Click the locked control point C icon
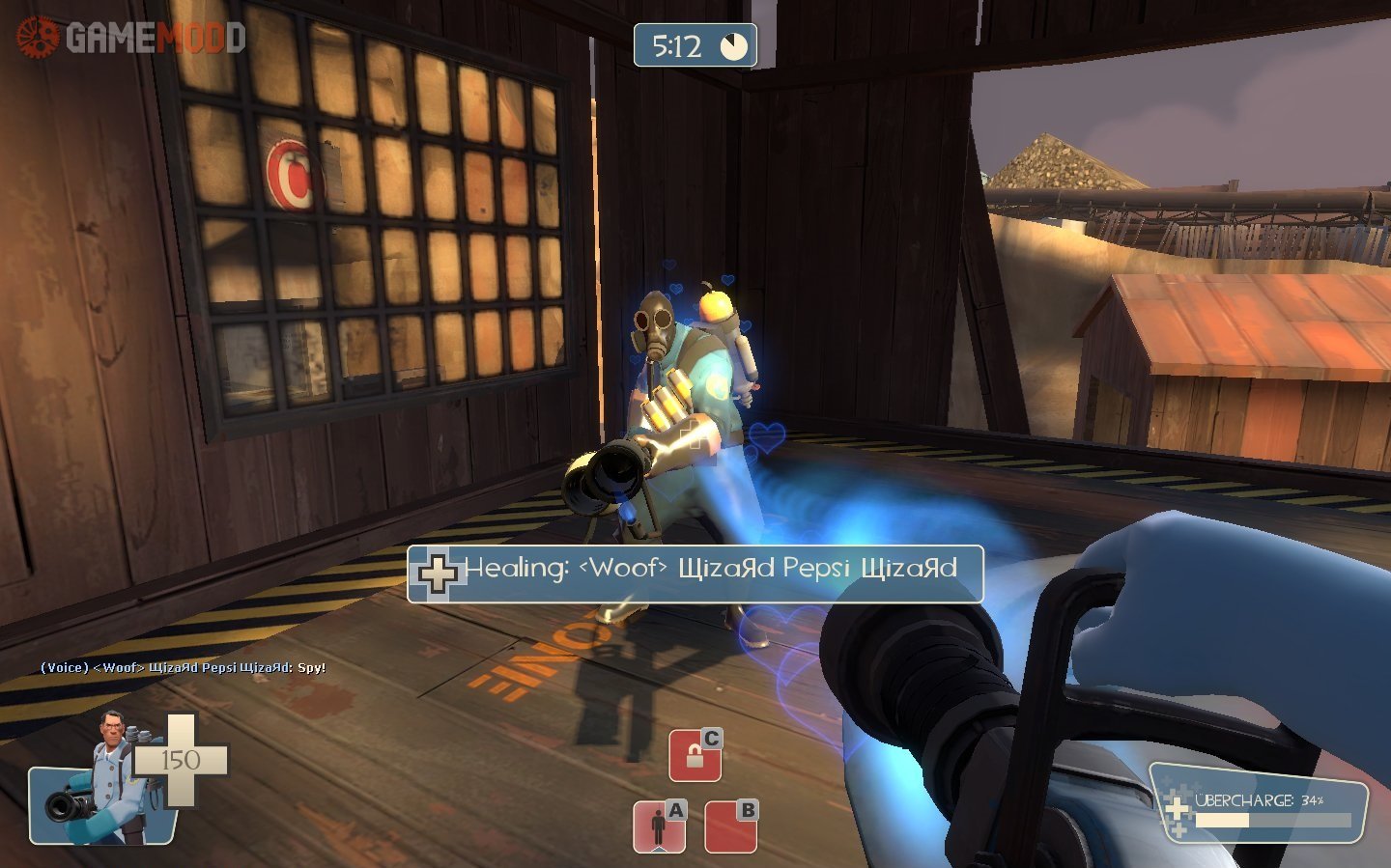 (x=695, y=755)
